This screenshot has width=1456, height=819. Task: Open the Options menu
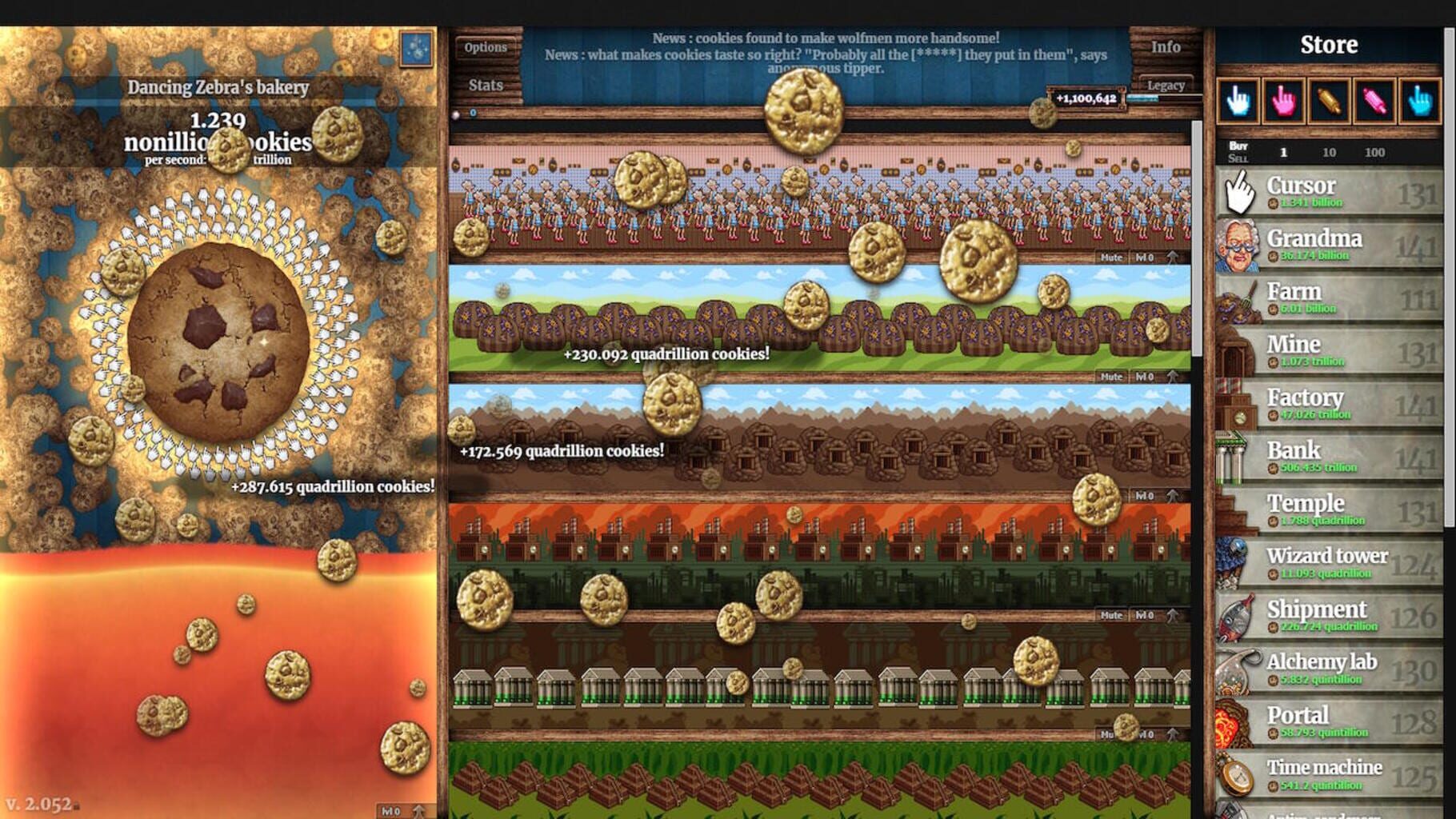pos(486,47)
